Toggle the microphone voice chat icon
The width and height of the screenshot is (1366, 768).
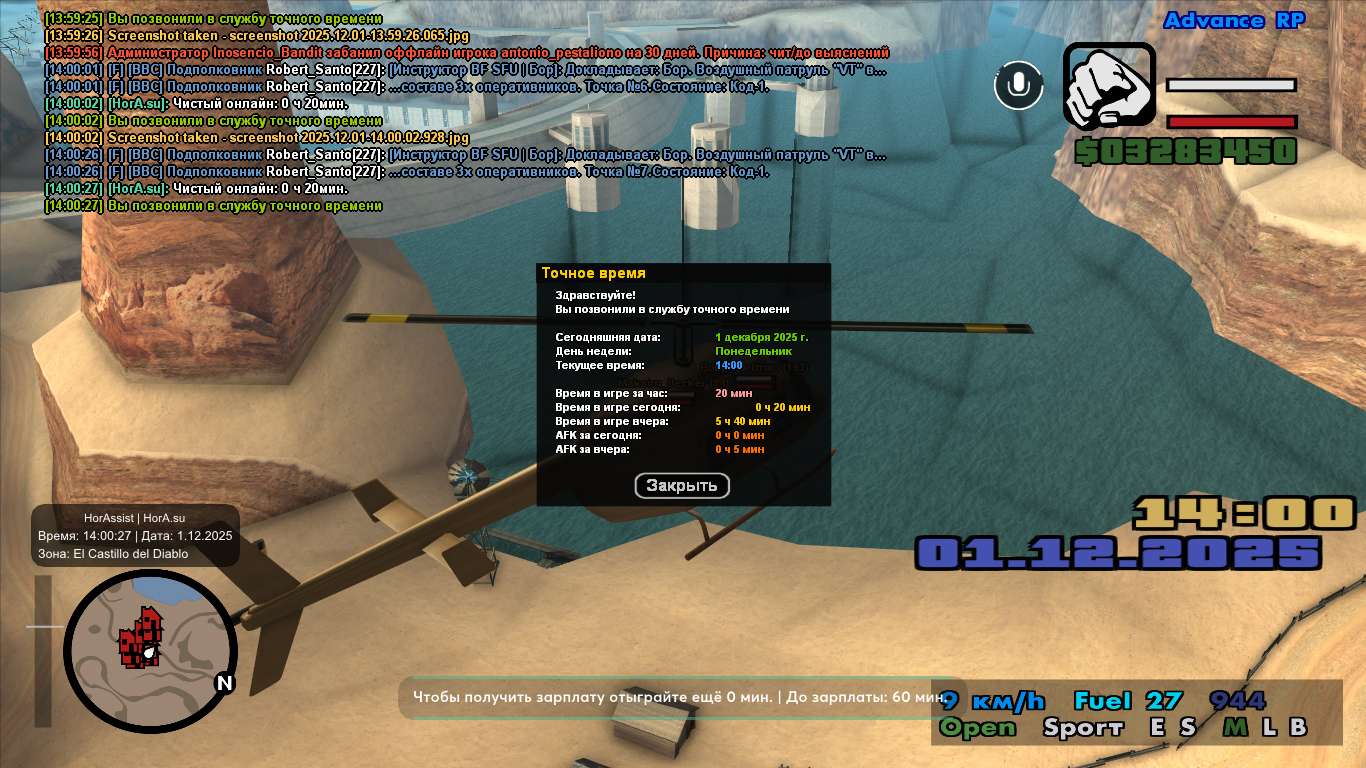click(x=1018, y=85)
